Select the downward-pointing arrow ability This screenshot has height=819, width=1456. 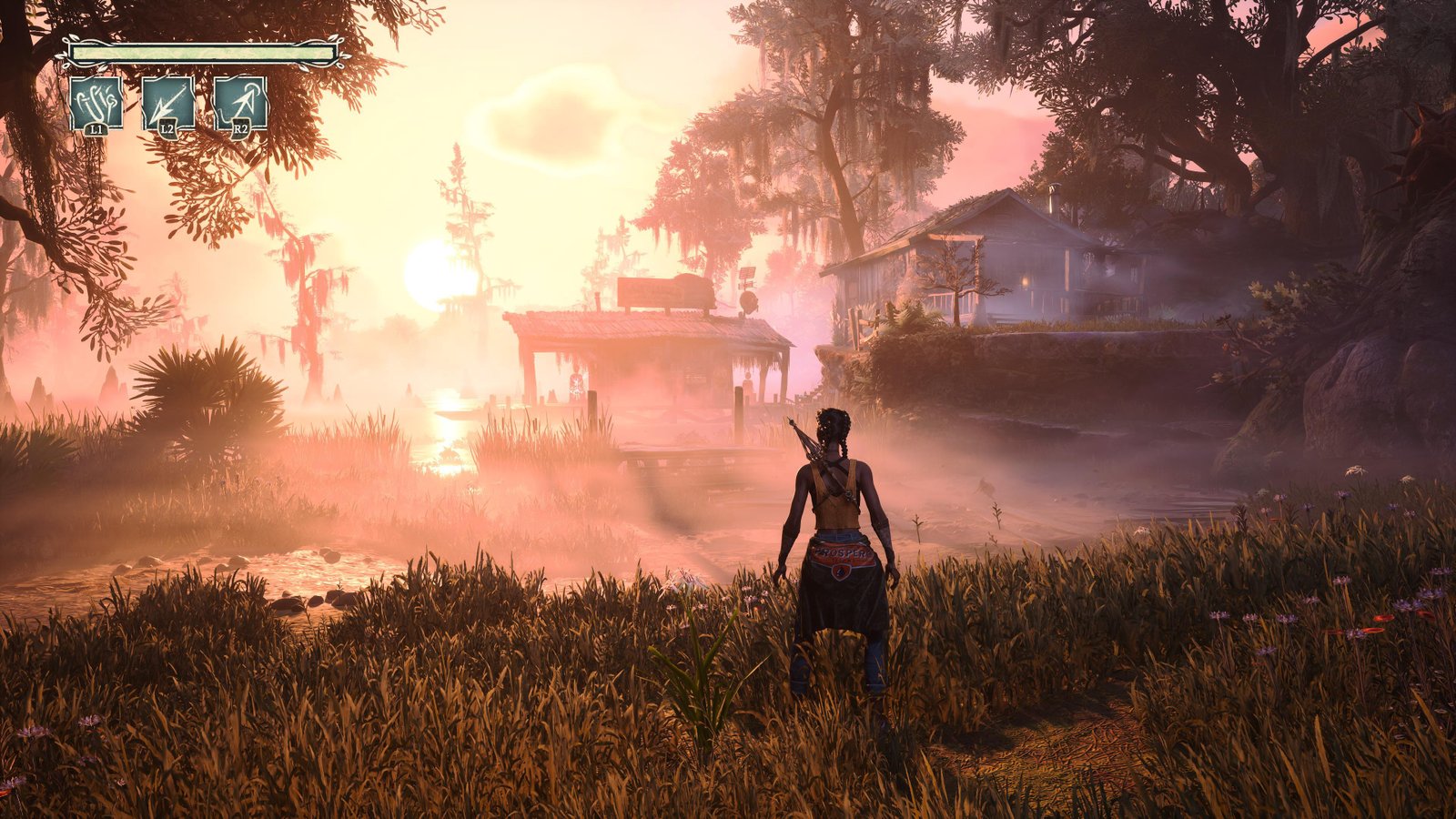(168, 102)
